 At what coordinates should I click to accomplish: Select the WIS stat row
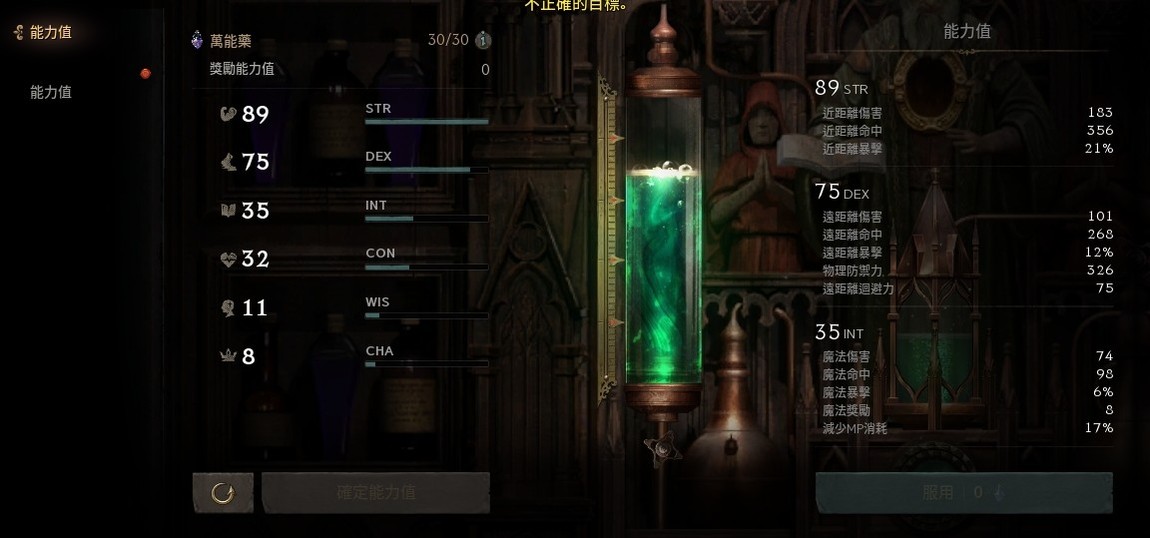(x=354, y=307)
